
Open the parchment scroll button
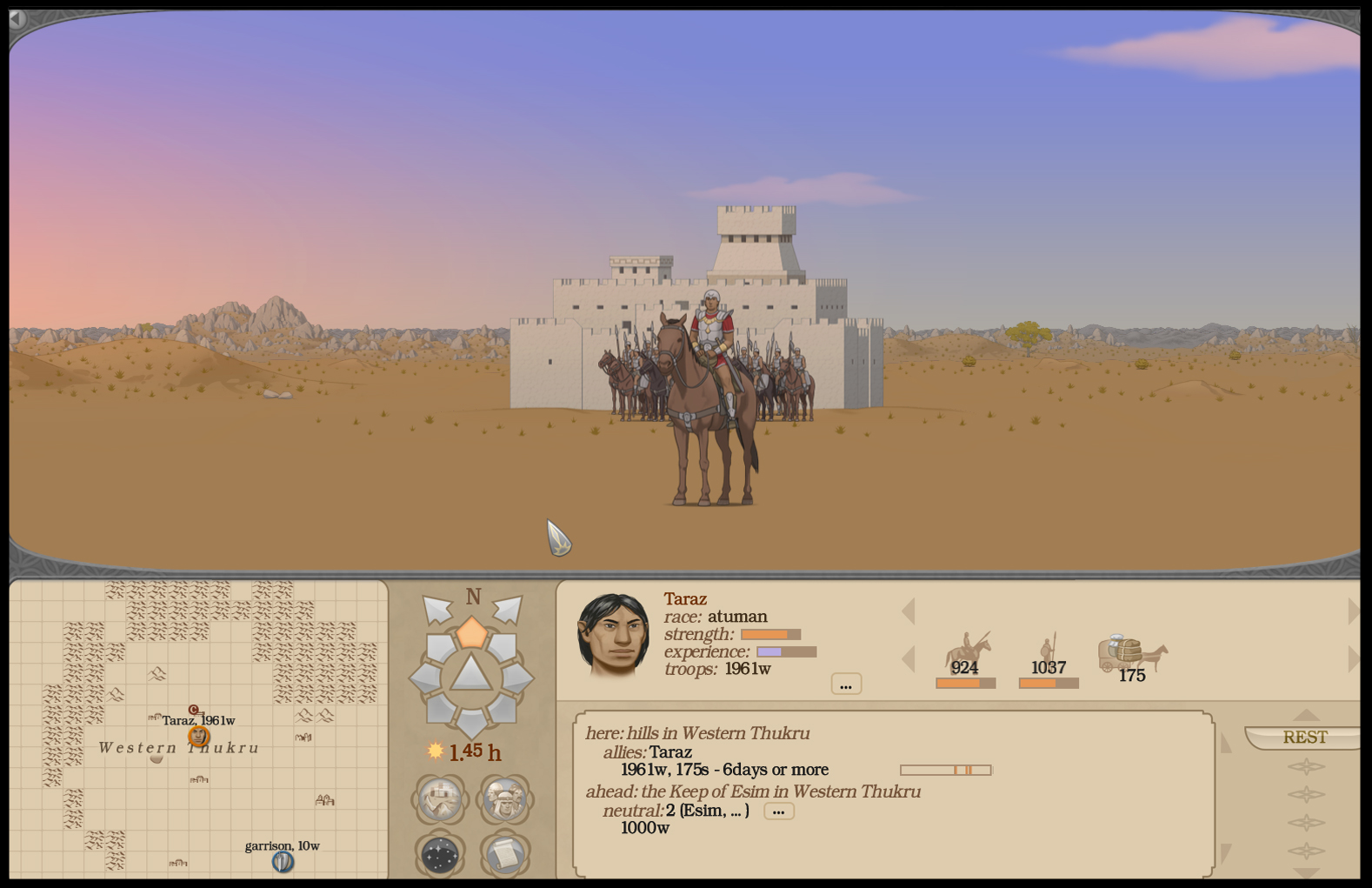[503, 855]
